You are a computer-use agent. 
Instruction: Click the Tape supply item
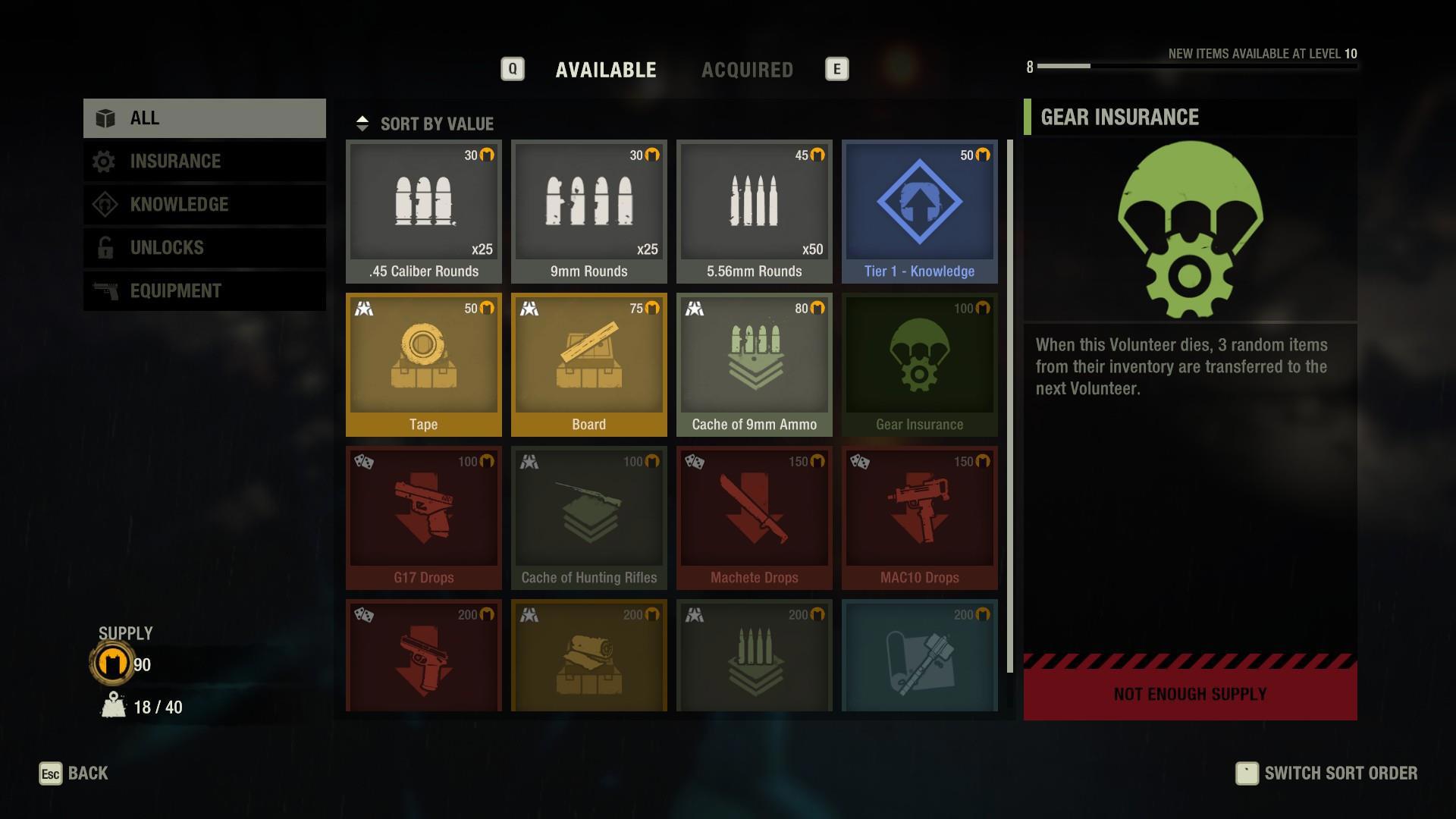(x=423, y=364)
